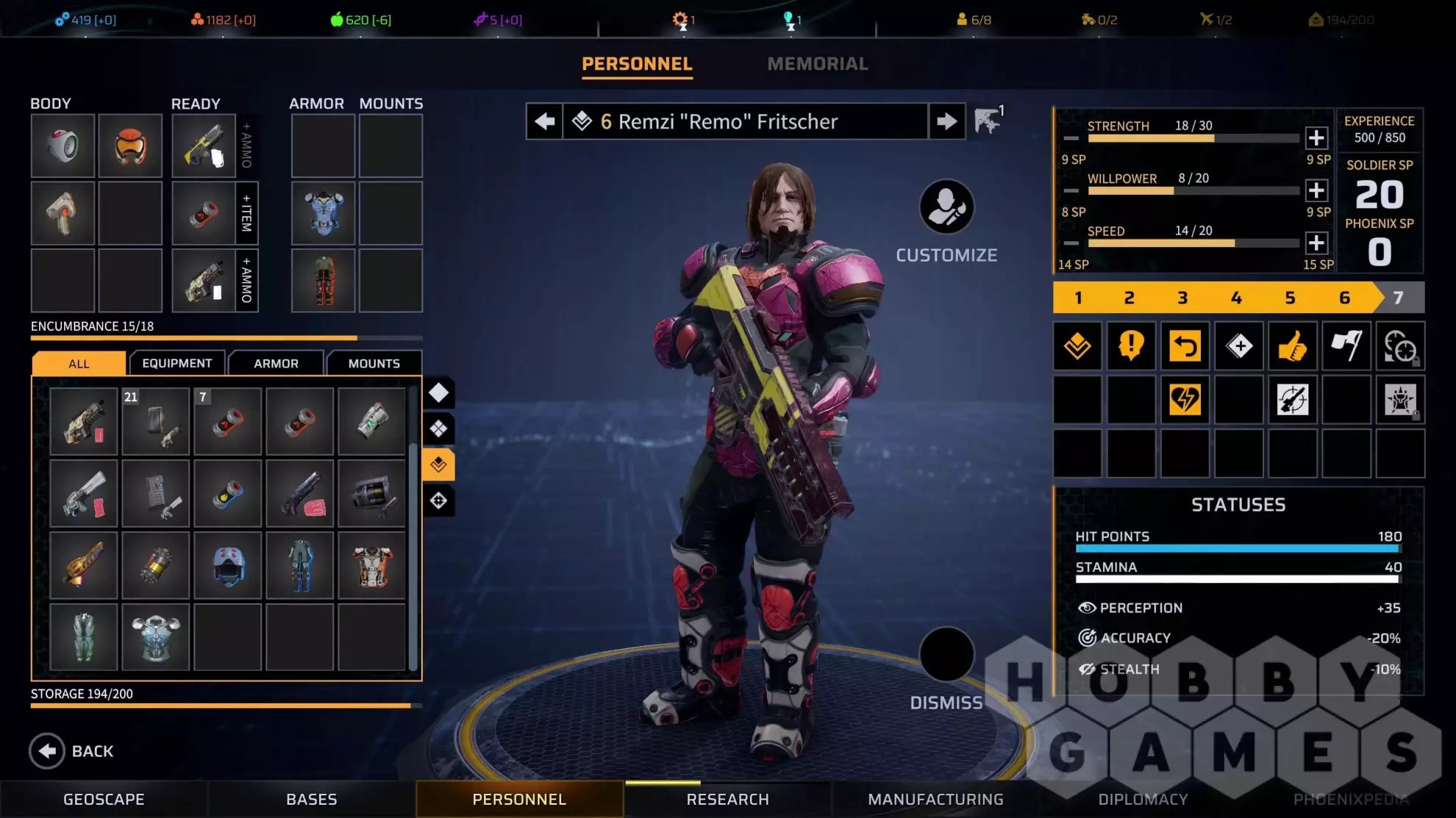Go to the previous soldier
Viewport: 1456px width, 818px height.
click(x=545, y=121)
